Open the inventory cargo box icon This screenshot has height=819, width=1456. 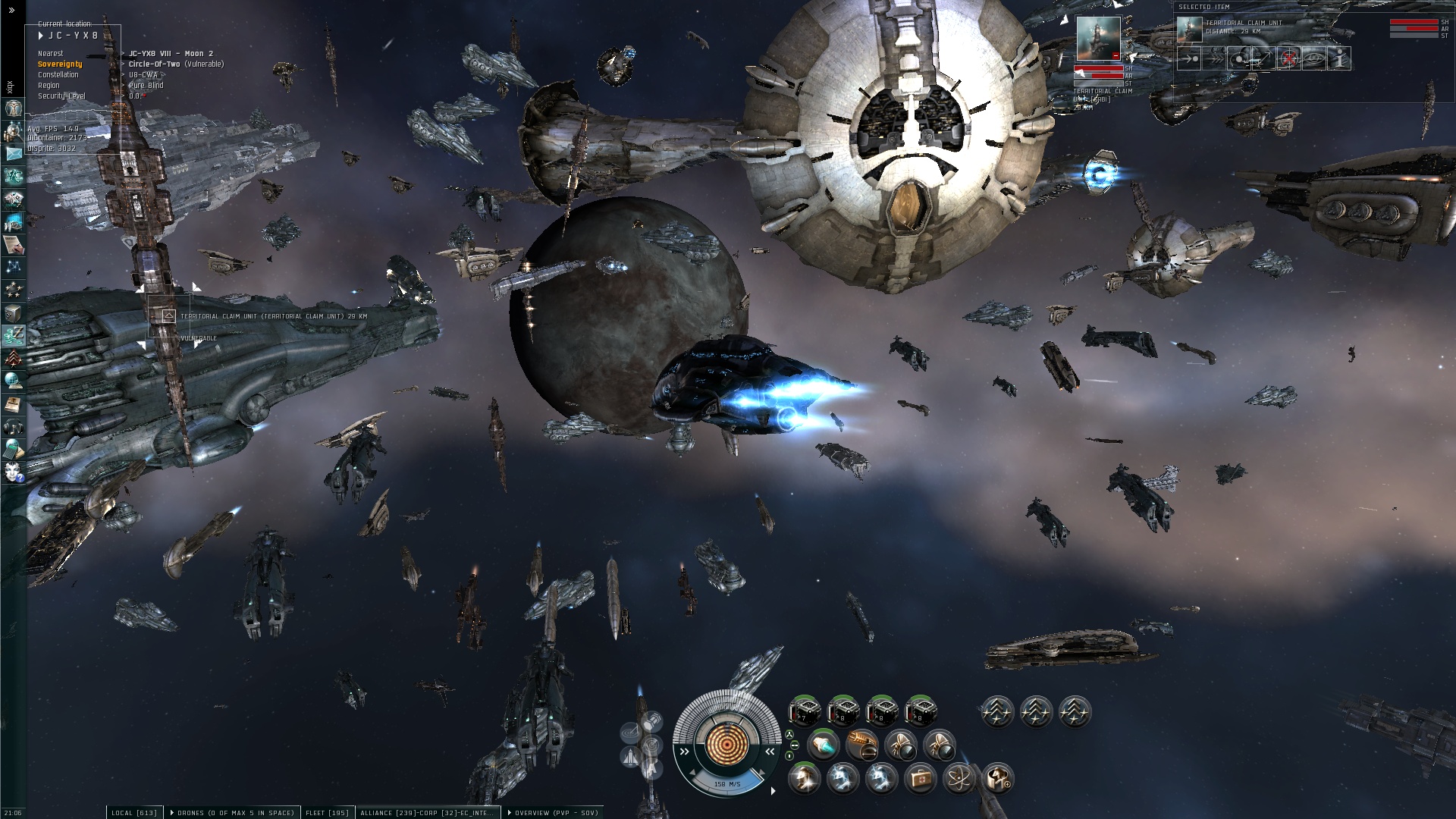point(13,312)
